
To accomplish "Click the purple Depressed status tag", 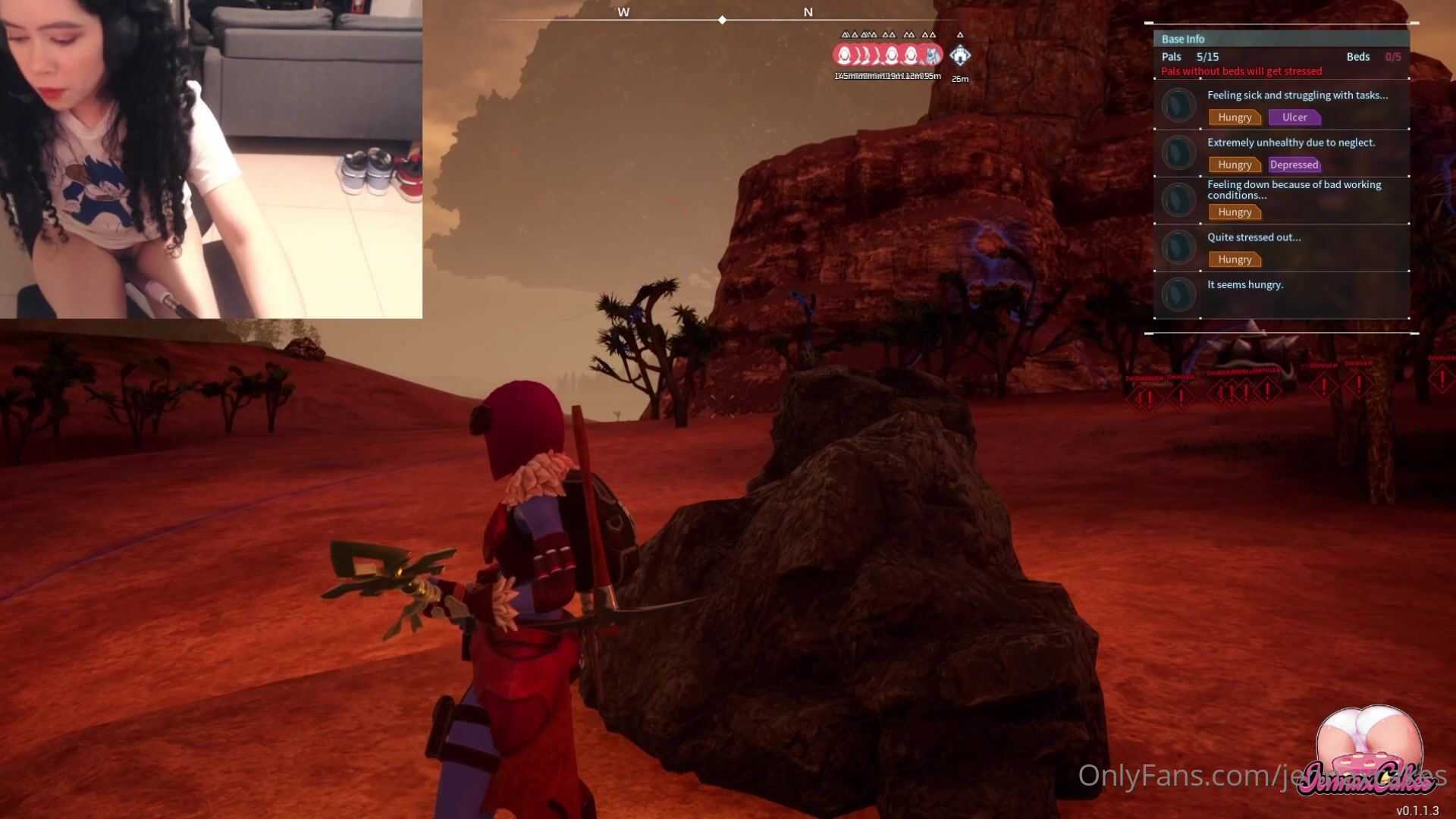I will pyautogui.click(x=1294, y=165).
